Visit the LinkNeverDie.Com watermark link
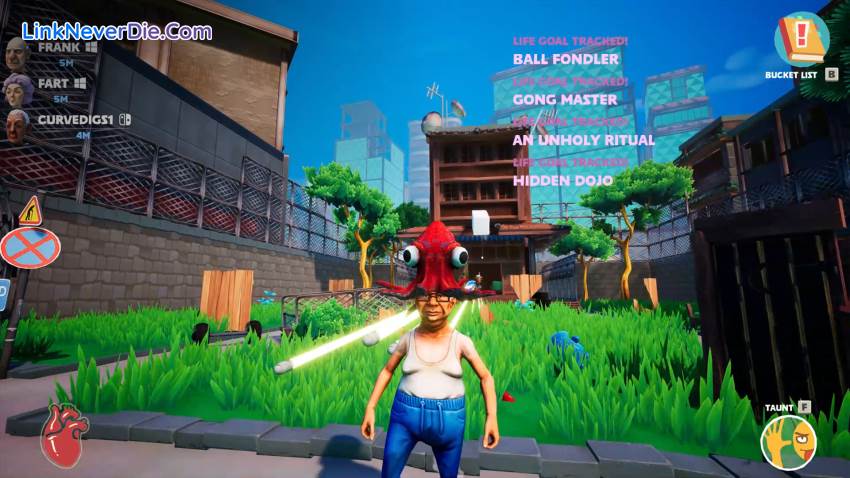Viewport: 850px width, 478px height. pyautogui.click(x=116, y=31)
